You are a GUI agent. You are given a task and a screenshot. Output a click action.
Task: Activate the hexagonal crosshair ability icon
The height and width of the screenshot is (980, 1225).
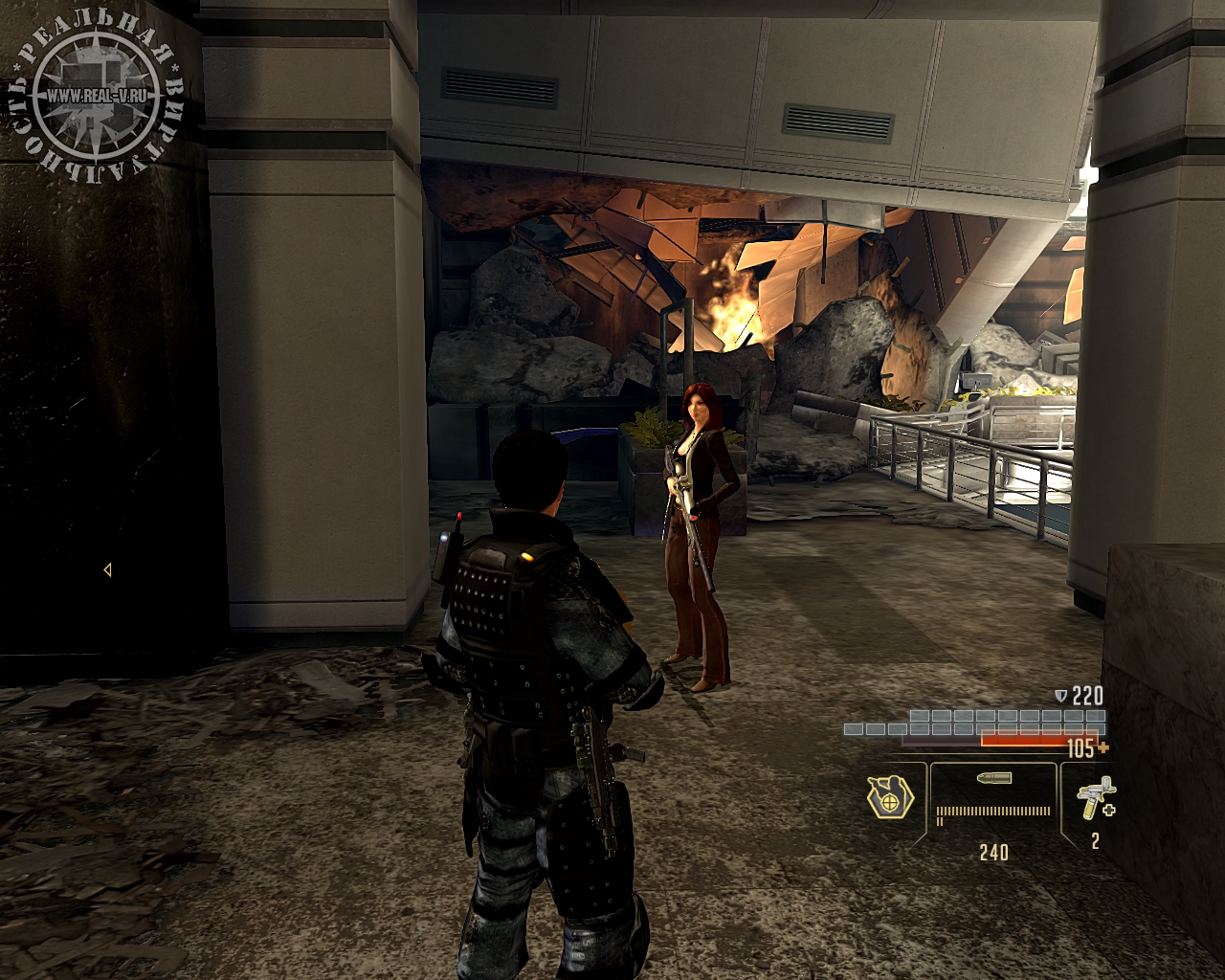coord(890,796)
